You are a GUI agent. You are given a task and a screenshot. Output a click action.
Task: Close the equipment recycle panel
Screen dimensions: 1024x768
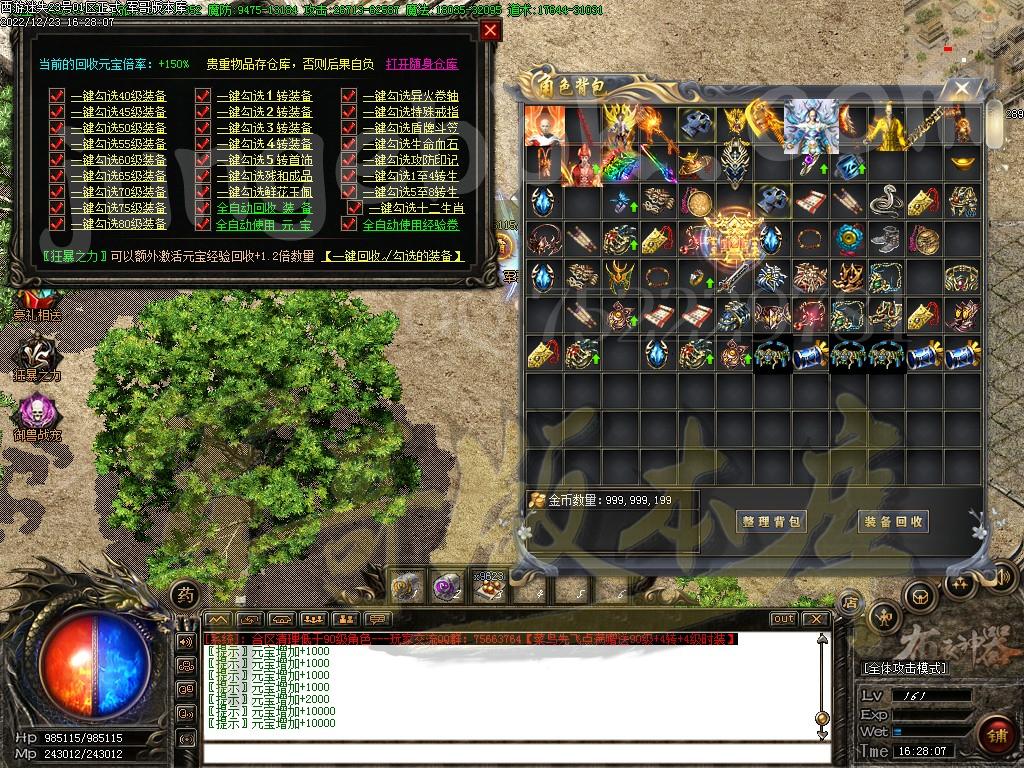pos(489,30)
